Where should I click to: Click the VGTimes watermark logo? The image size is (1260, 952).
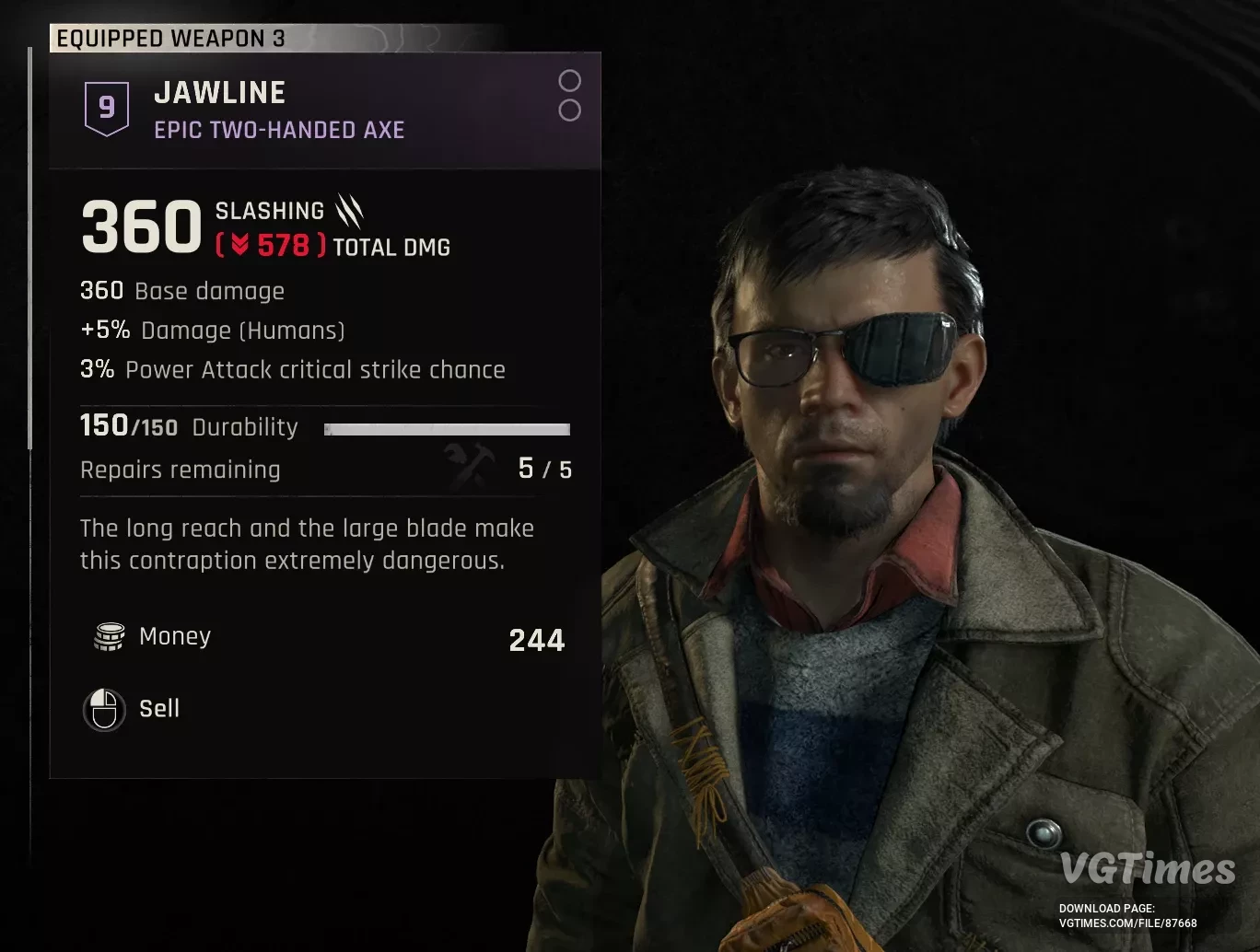1147,869
